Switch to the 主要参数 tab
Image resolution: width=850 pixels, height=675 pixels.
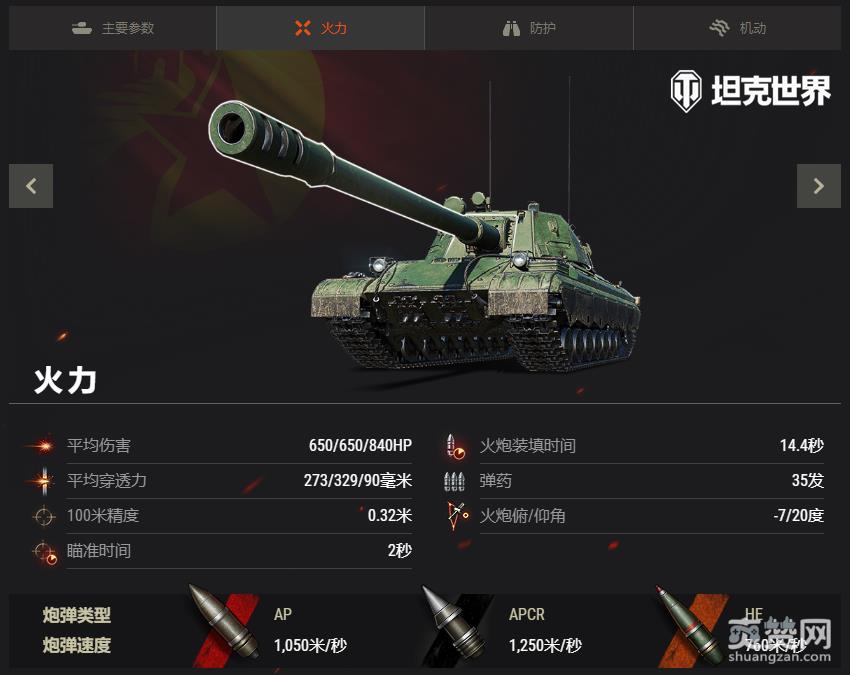(x=113, y=28)
